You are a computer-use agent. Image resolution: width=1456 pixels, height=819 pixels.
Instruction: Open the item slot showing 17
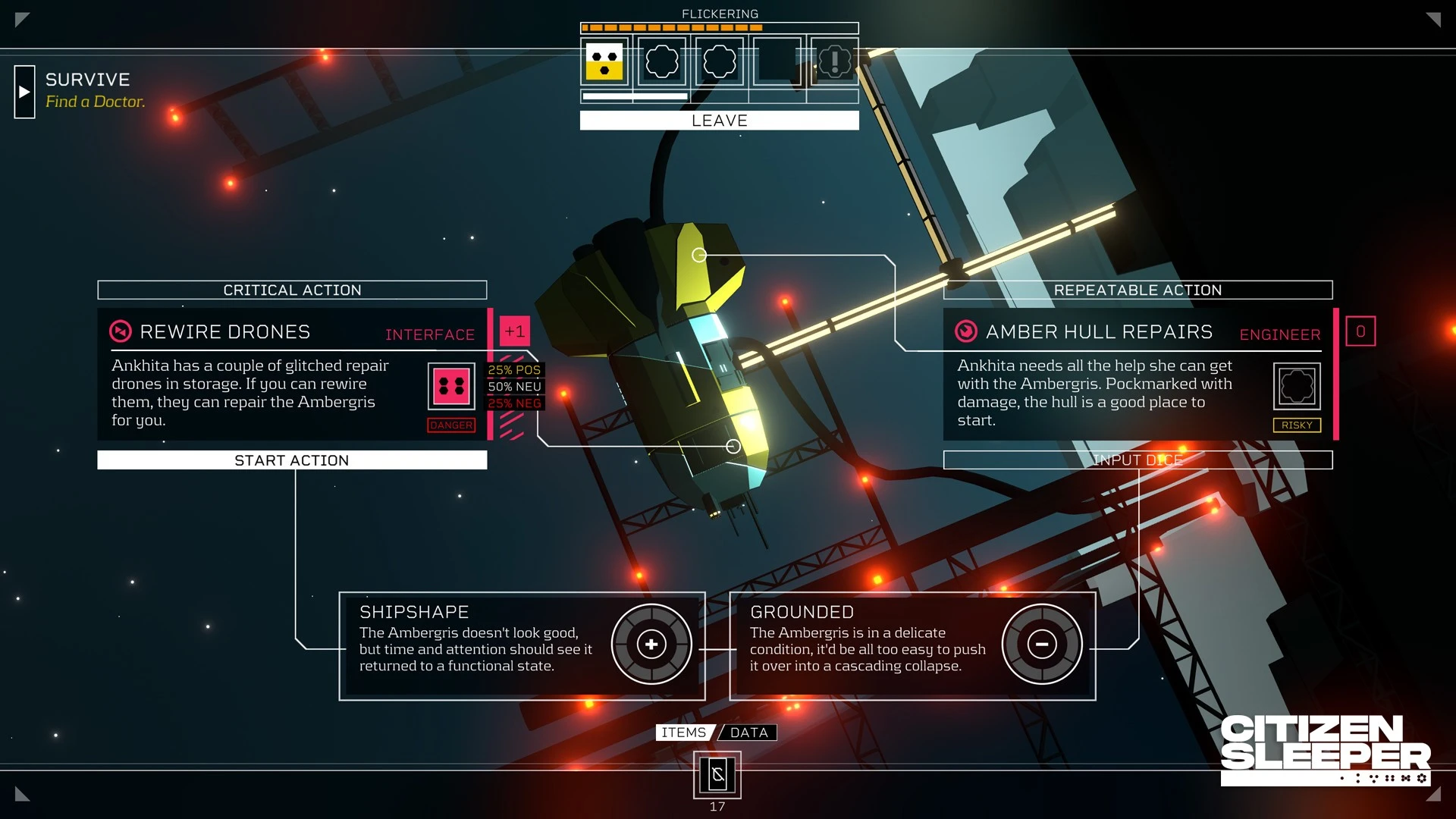pos(717,775)
